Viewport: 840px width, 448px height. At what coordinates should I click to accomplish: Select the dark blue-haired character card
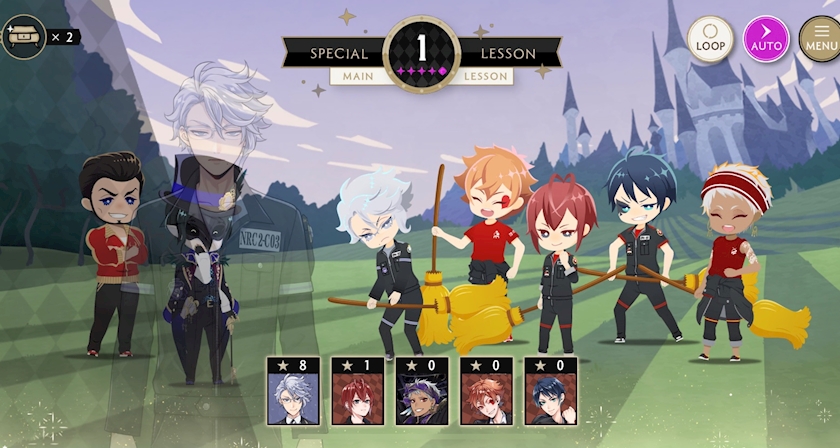tap(550, 392)
